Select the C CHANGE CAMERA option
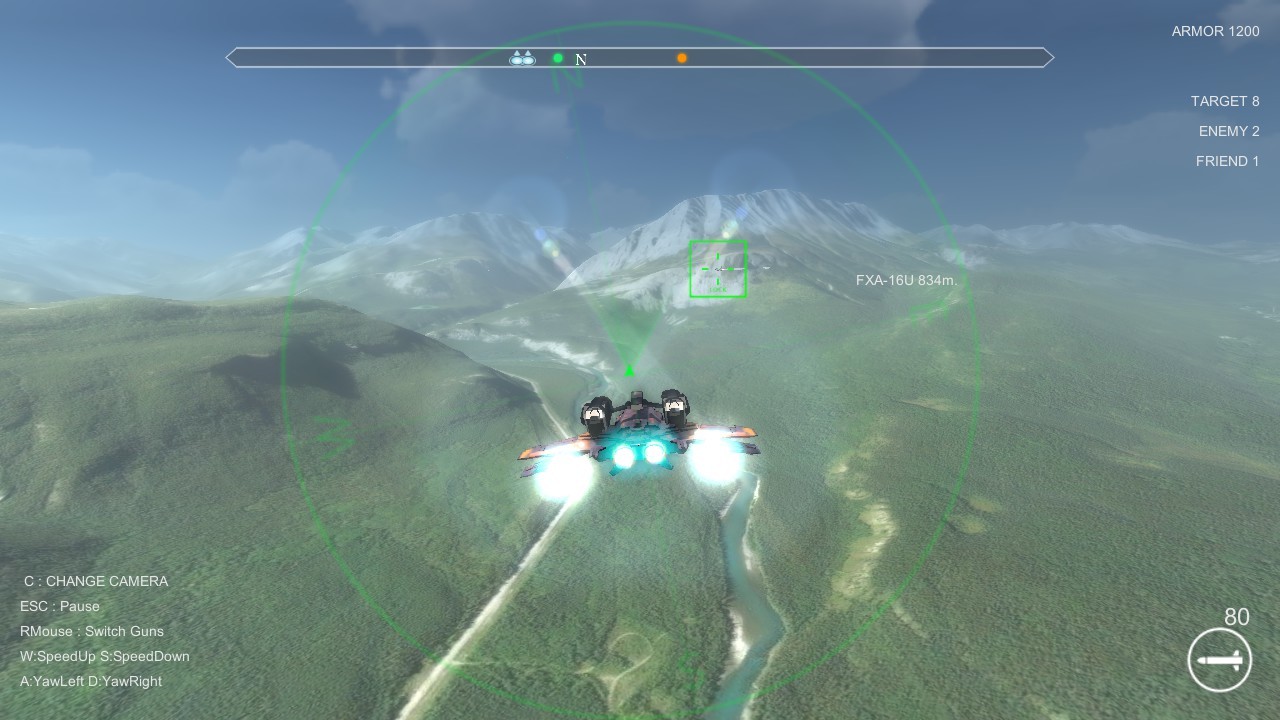The image size is (1280, 720). tap(94, 581)
